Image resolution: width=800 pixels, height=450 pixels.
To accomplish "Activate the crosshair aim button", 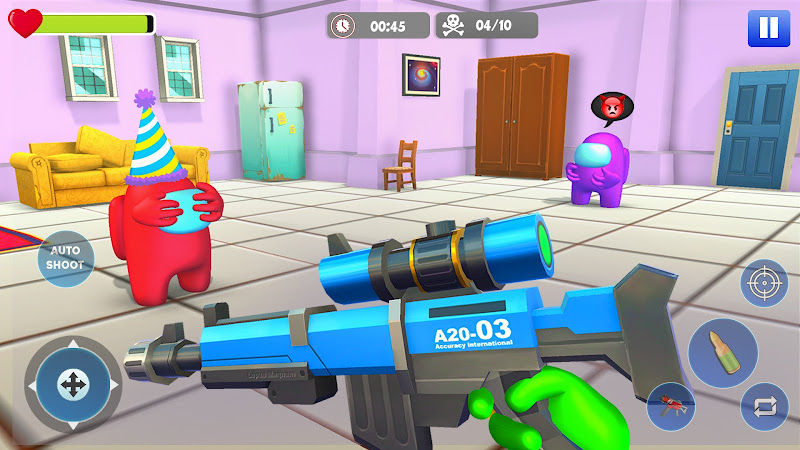I will pos(763,283).
